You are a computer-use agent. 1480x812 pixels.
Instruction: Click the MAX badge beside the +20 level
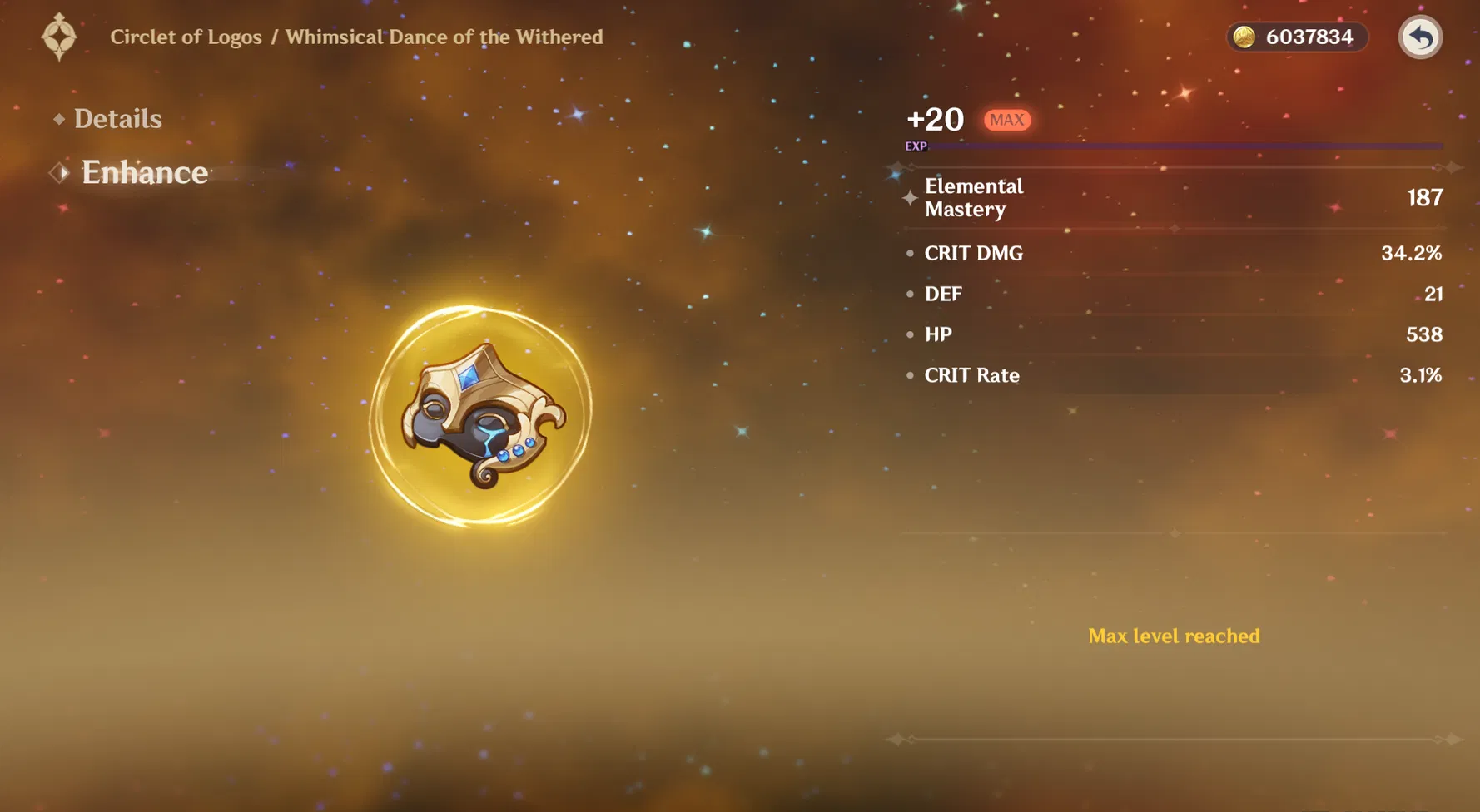click(1006, 120)
